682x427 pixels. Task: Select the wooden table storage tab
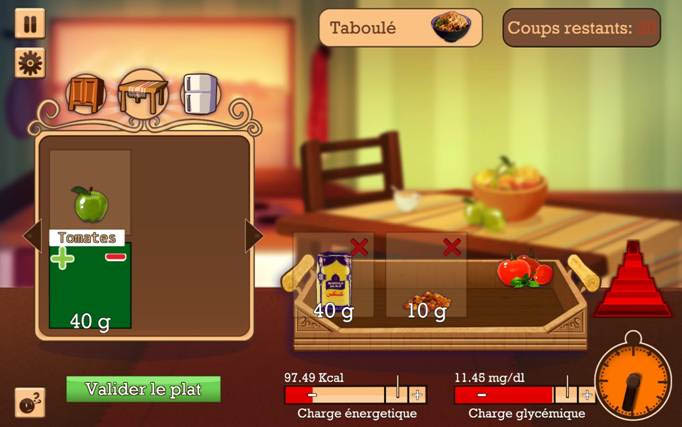click(141, 94)
